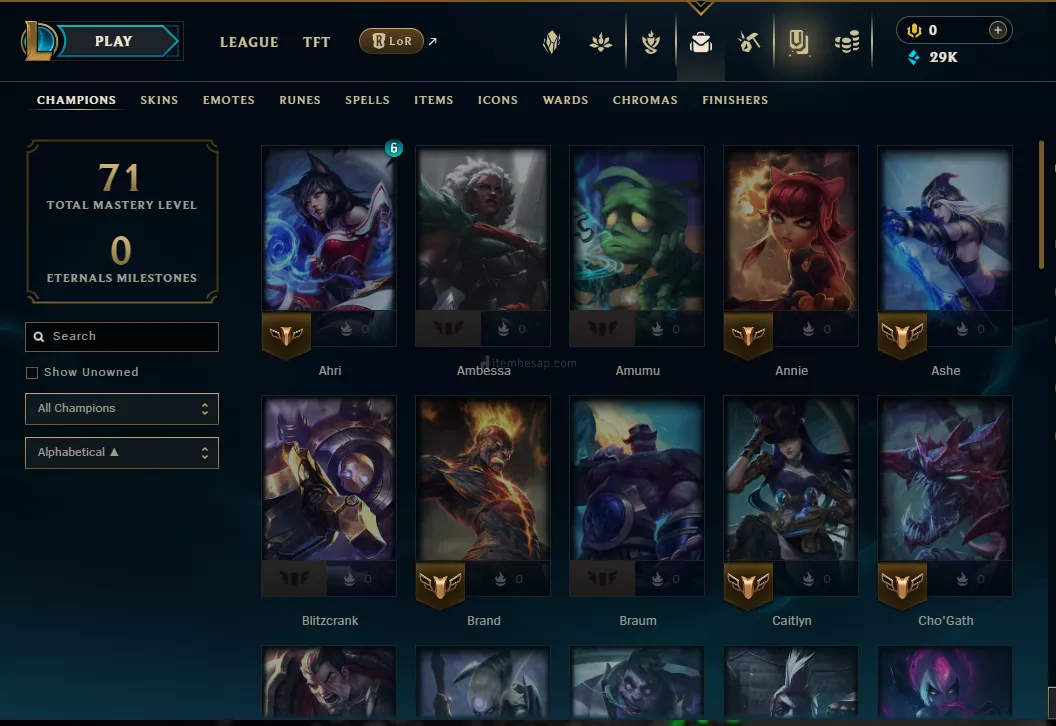This screenshot has width=1056, height=726.
Task: Toggle the Show Unowned checkbox
Action: (x=32, y=373)
